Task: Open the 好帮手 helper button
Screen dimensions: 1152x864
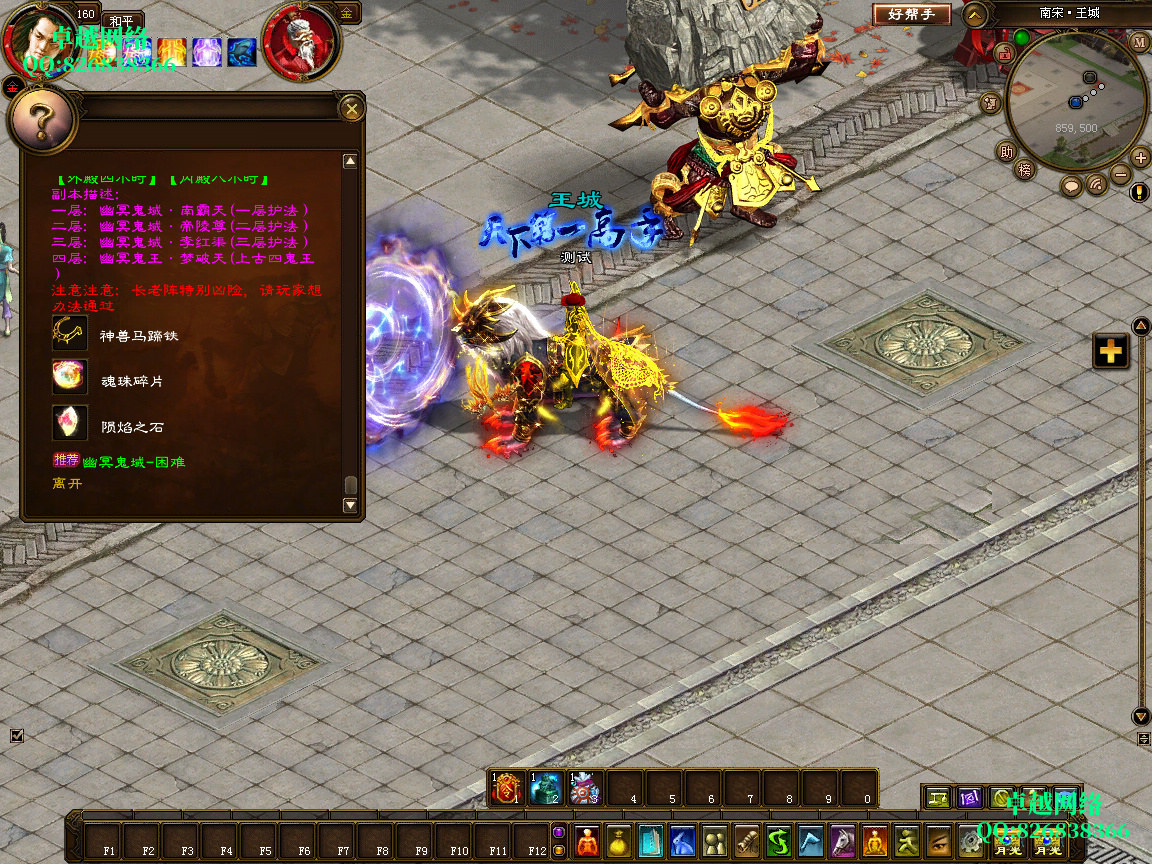Action: coord(911,14)
